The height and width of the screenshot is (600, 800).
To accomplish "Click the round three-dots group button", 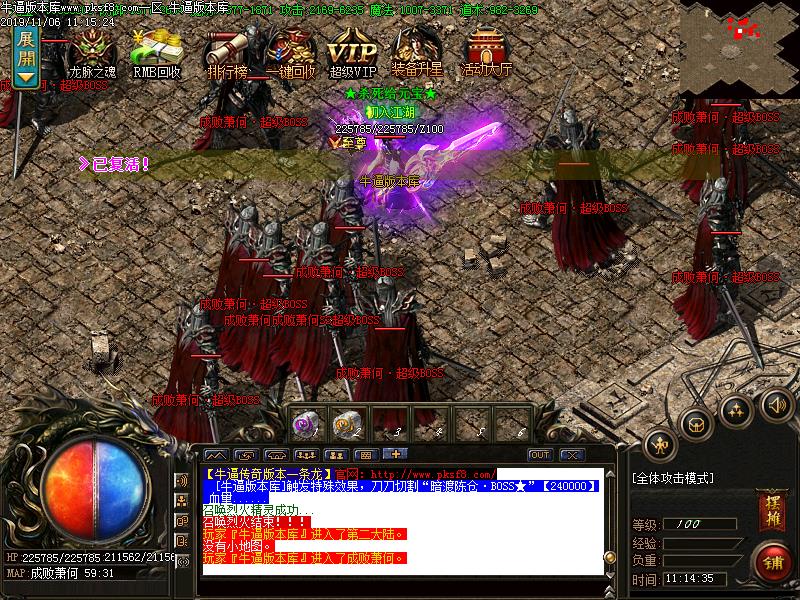I will tap(736, 410).
